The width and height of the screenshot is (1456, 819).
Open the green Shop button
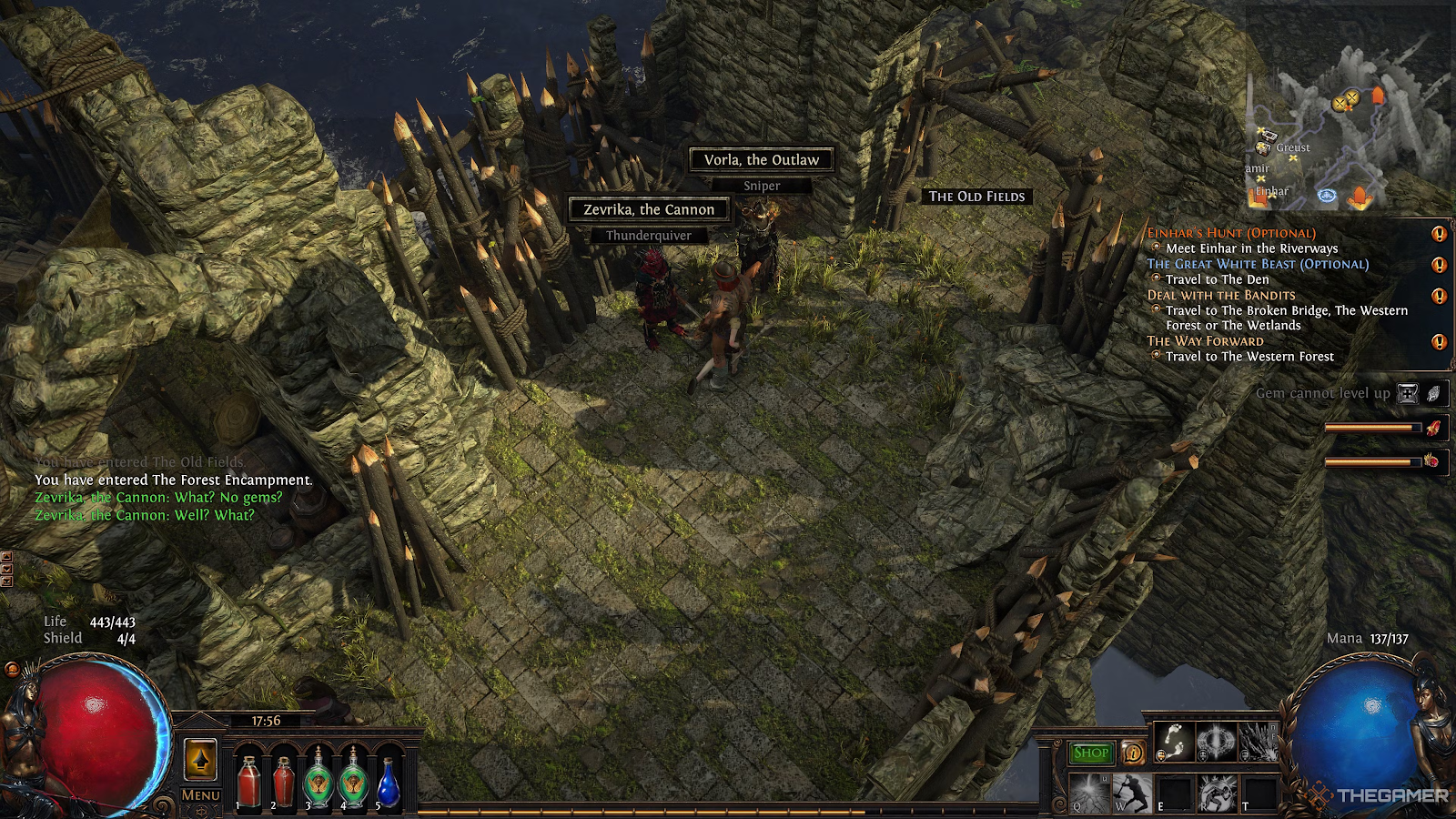click(x=1090, y=753)
